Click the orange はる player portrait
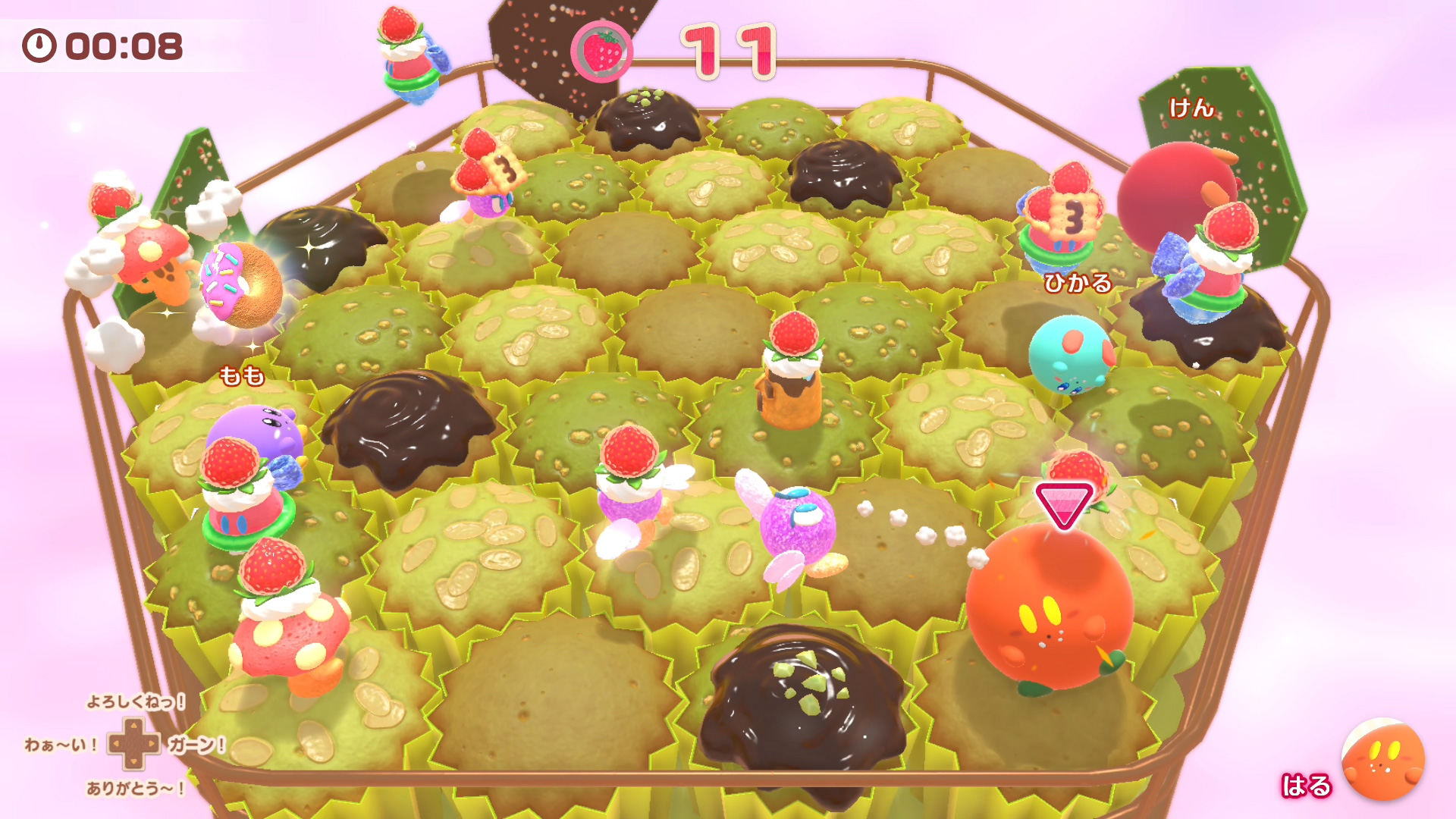Screen dimensions: 1456x819 (x=1382, y=759)
